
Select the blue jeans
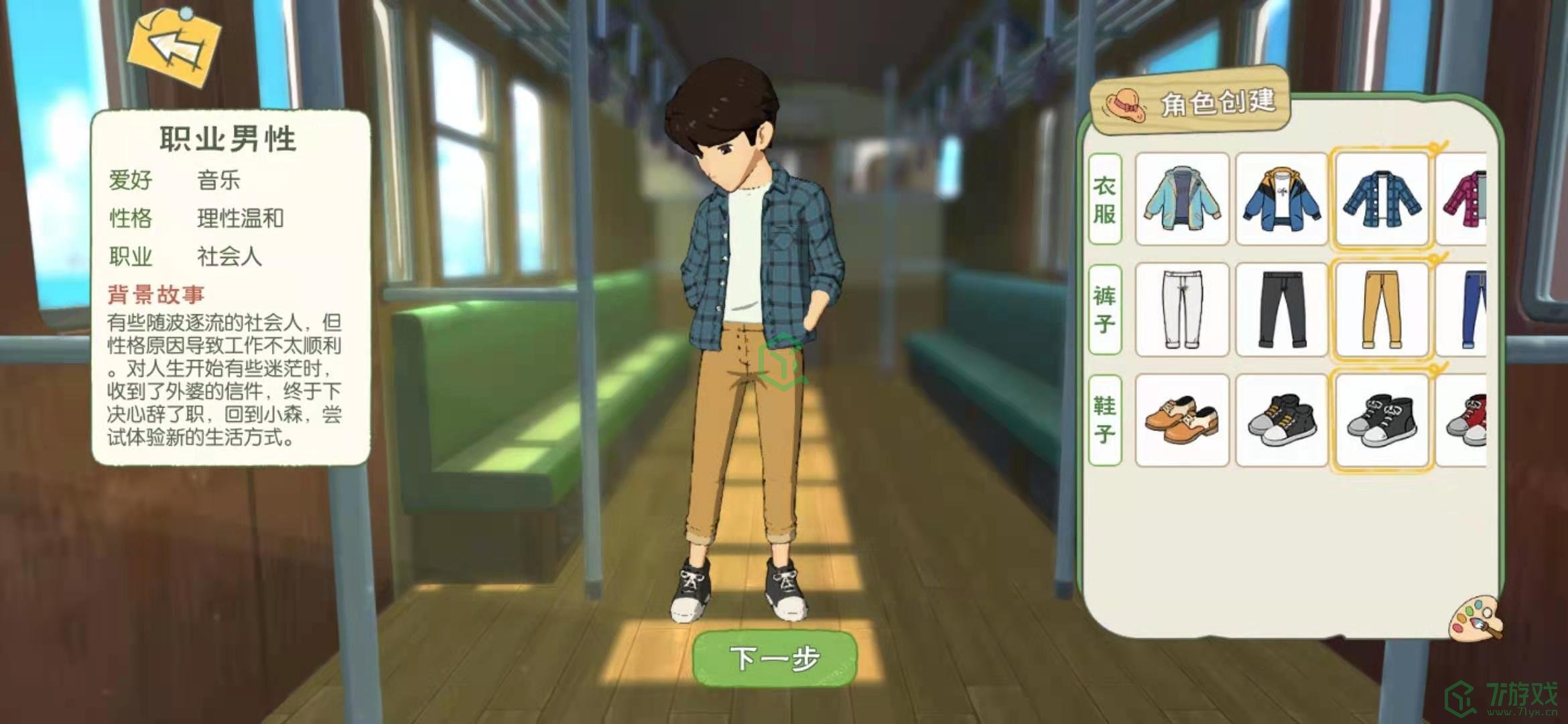click(x=1467, y=309)
